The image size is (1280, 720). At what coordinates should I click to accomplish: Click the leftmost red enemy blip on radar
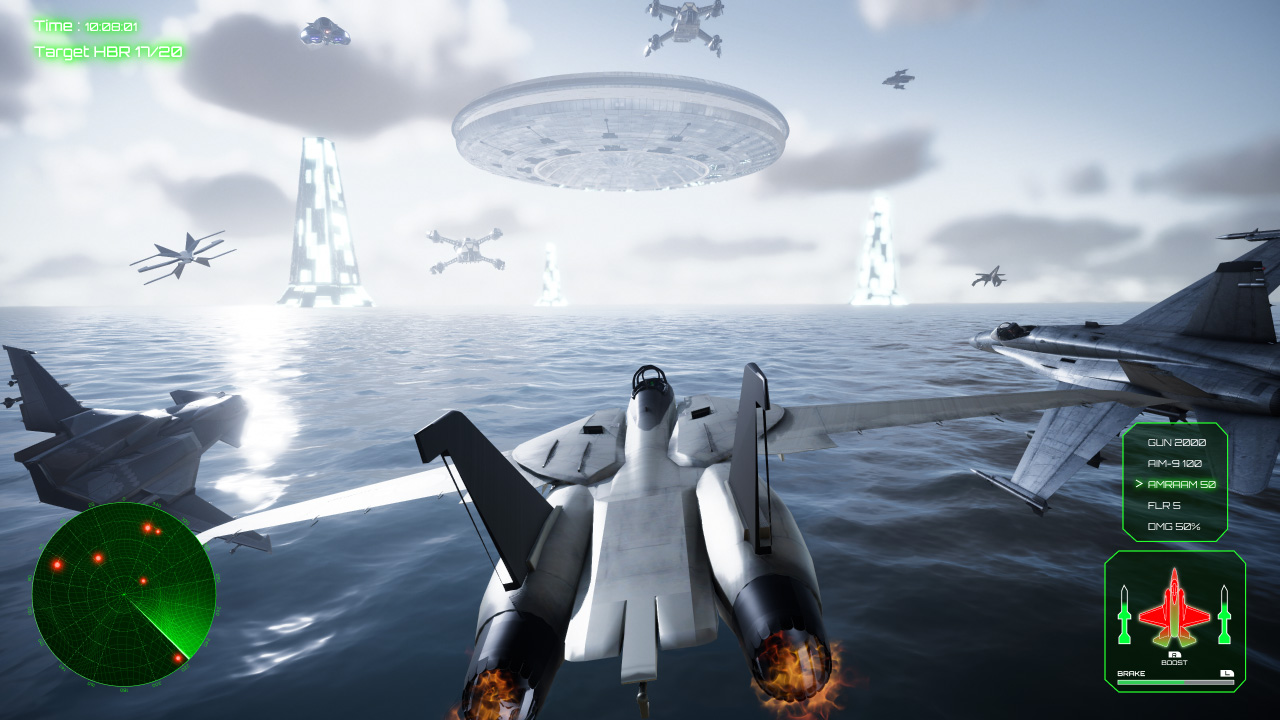point(57,565)
